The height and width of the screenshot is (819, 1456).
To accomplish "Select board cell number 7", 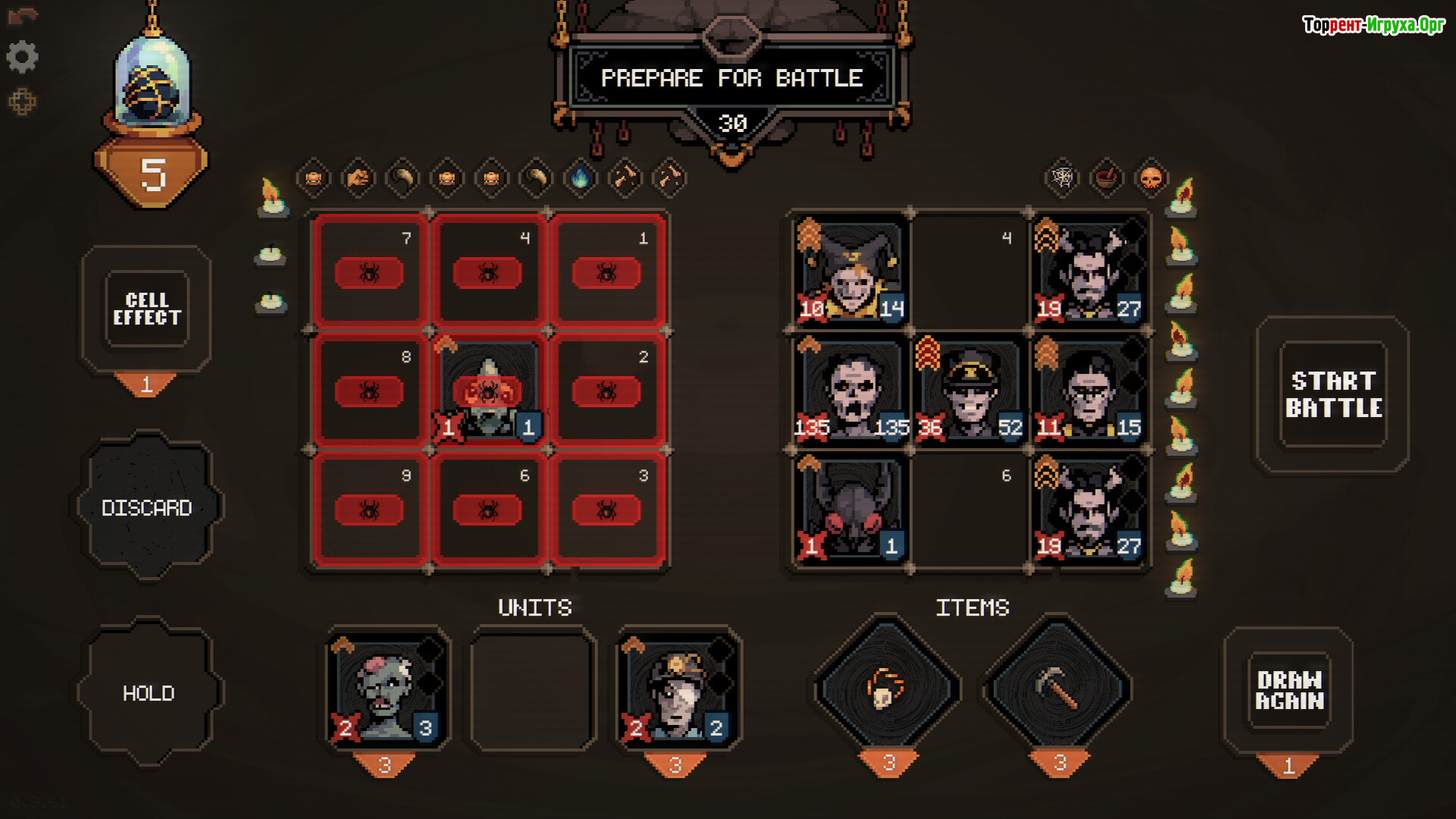I will (x=369, y=271).
